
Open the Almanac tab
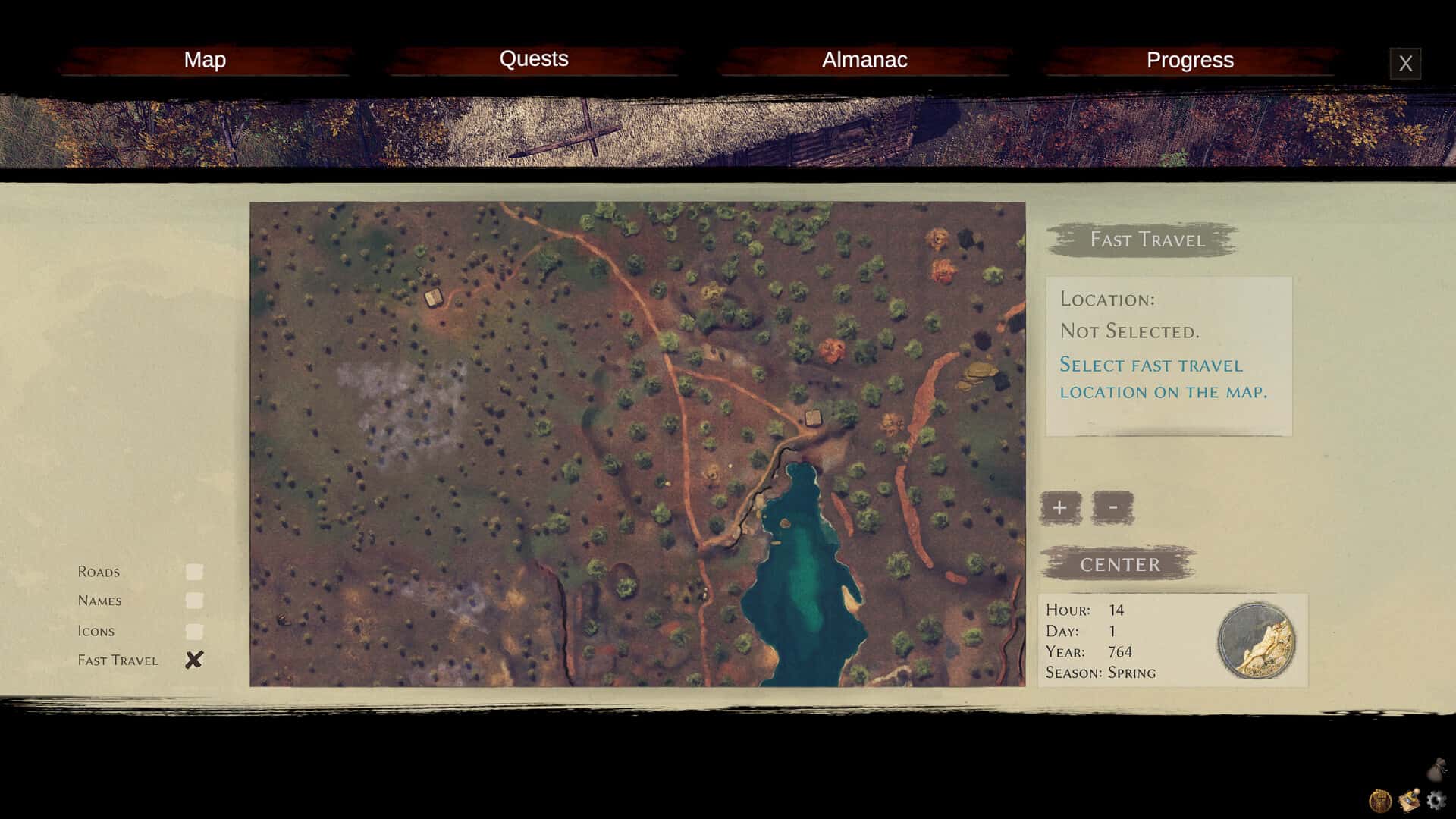coord(864,60)
